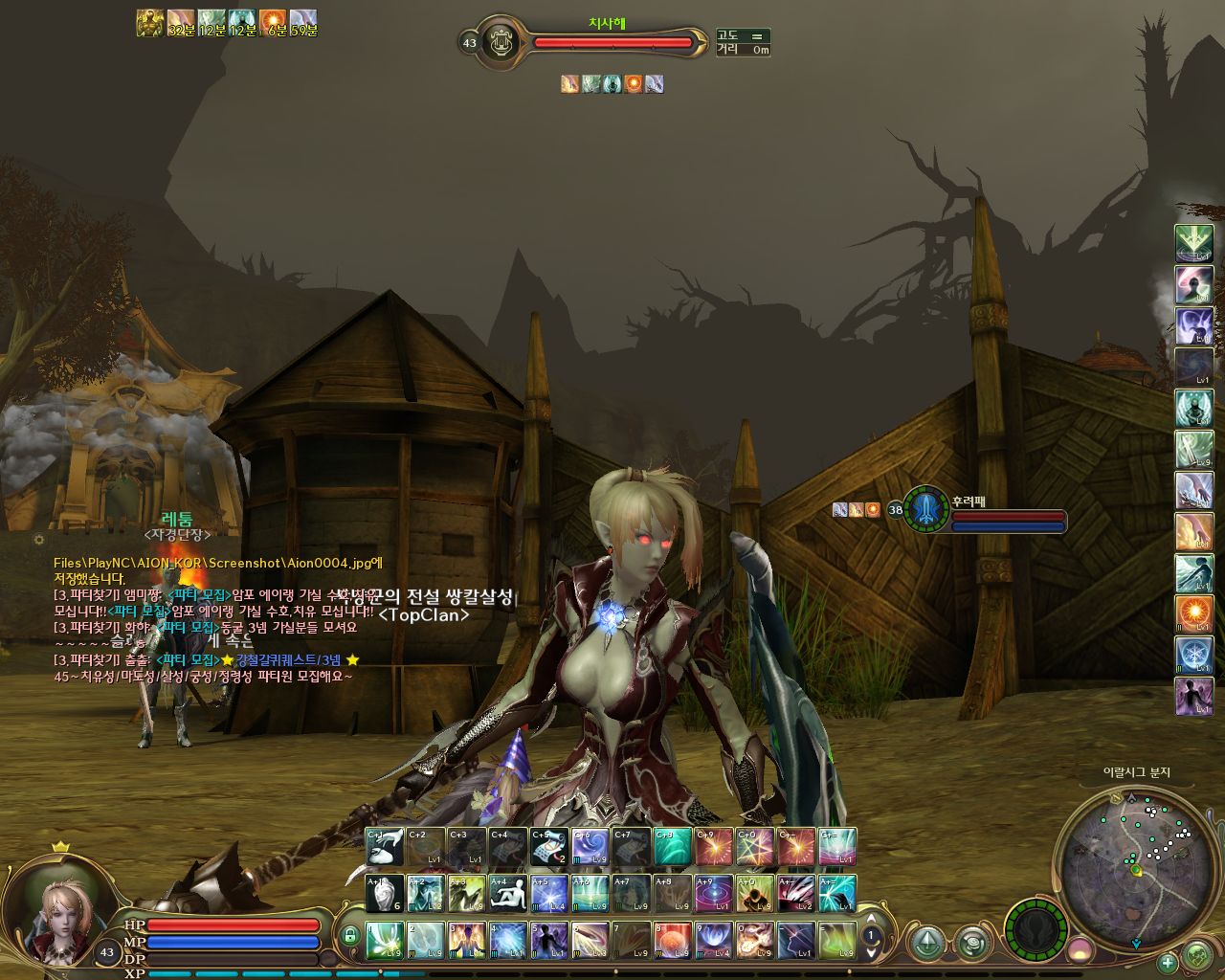Use the white potion flask in slot A+1

coord(385,893)
